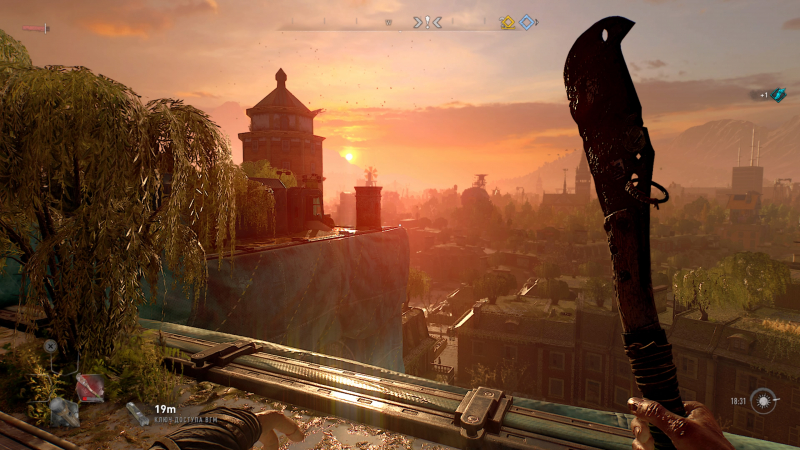Click the teal item pickup notification icon
This screenshot has width=800, height=450.
pyautogui.click(x=778, y=93)
